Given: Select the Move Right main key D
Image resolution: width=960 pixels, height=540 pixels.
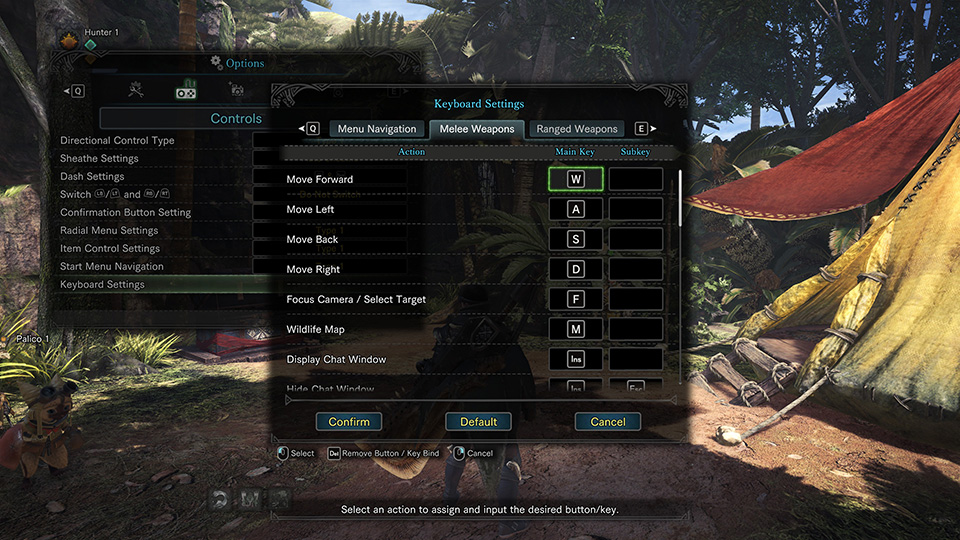Looking at the screenshot, I should coord(575,269).
